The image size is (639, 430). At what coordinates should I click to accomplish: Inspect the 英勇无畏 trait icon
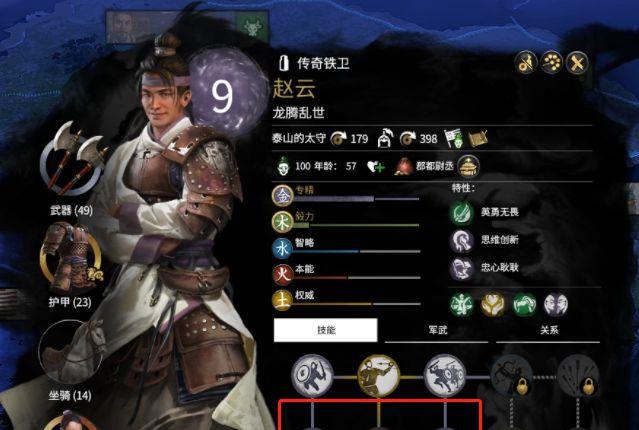pos(462,212)
